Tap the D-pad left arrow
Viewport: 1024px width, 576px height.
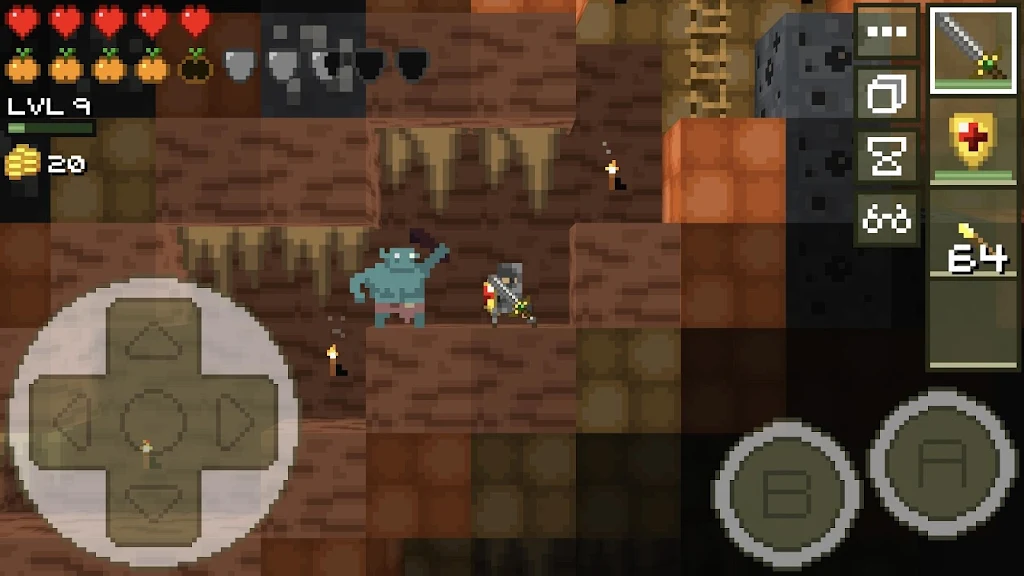72,418
